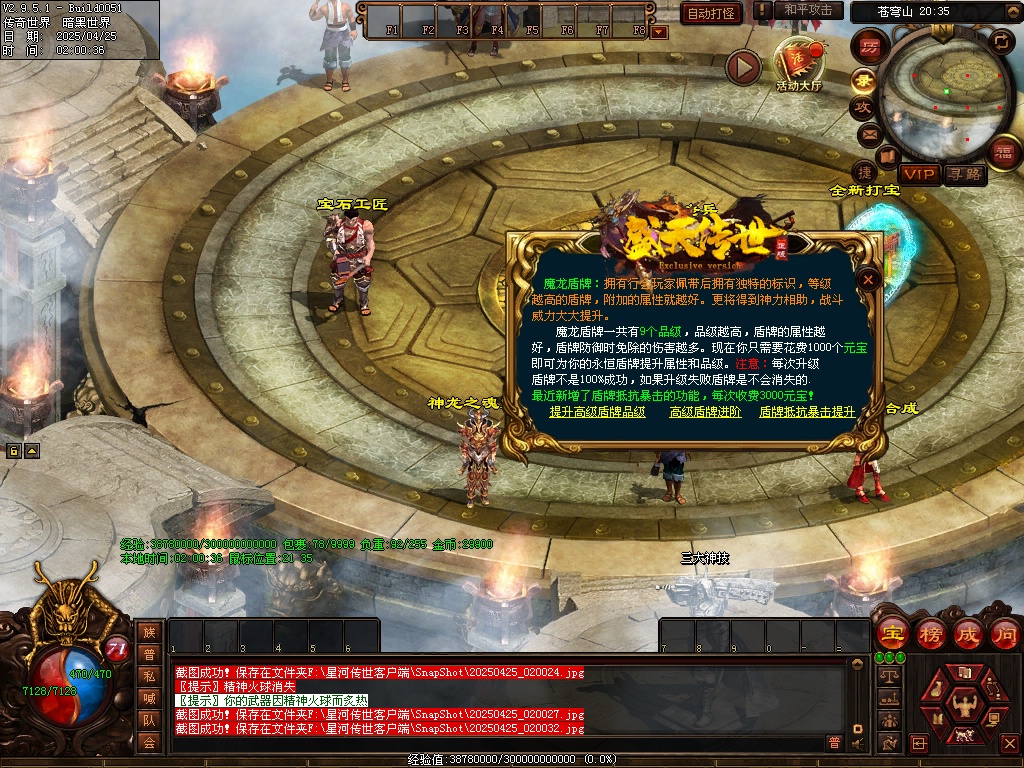
Task: Choose 盾牌抵抗暴击提升 link
Action: pos(807,412)
